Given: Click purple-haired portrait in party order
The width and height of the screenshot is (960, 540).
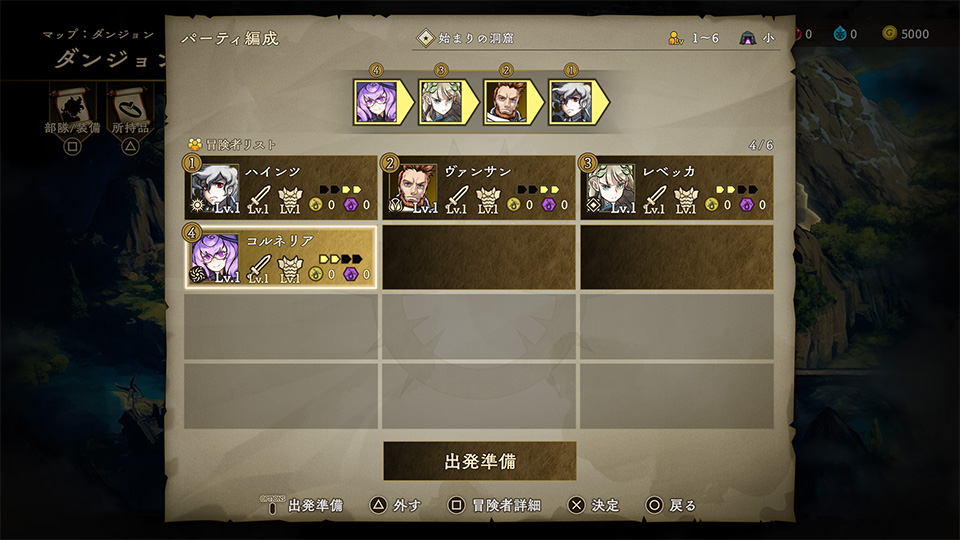Looking at the screenshot, I should tap(376, 101).
